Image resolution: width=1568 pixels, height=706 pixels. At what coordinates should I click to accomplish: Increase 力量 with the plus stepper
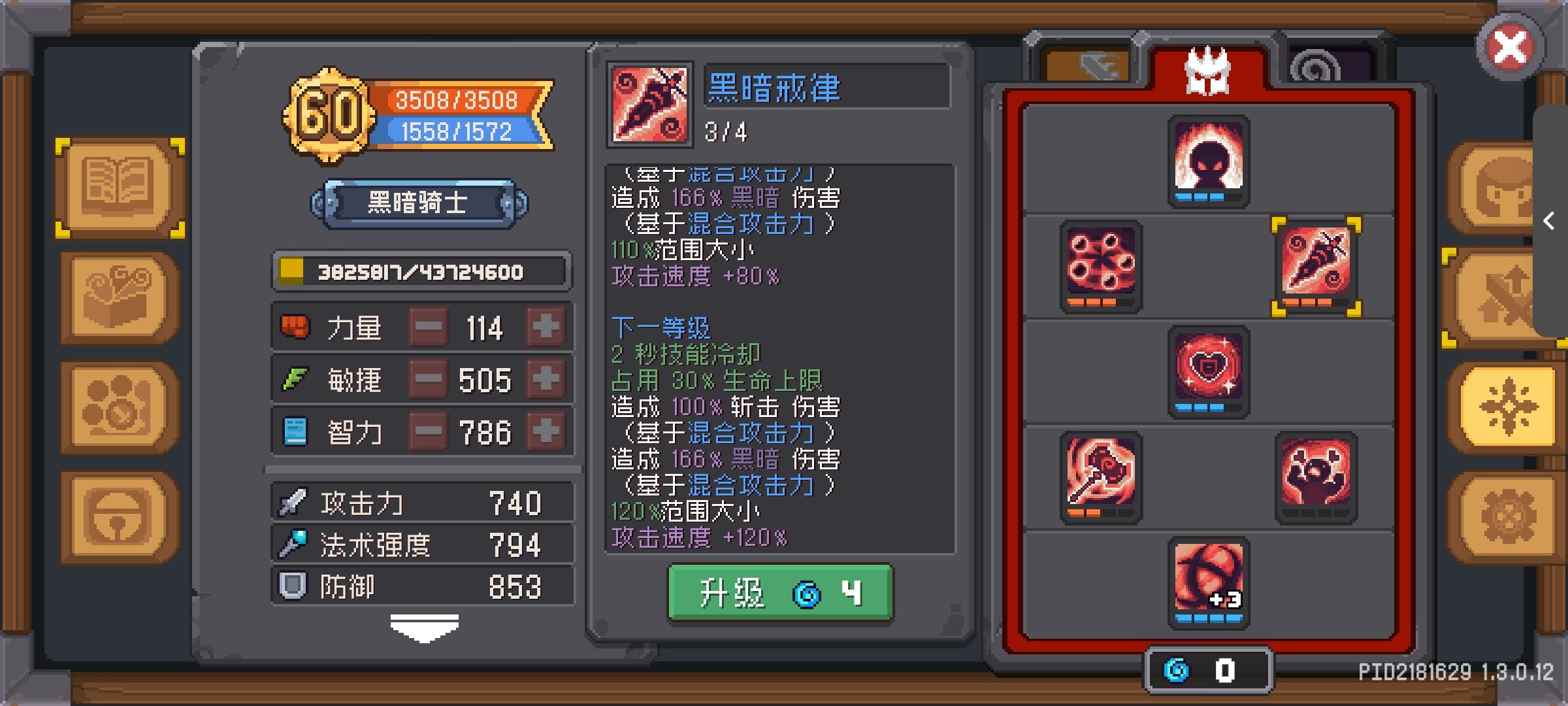(x=546, y=327)
